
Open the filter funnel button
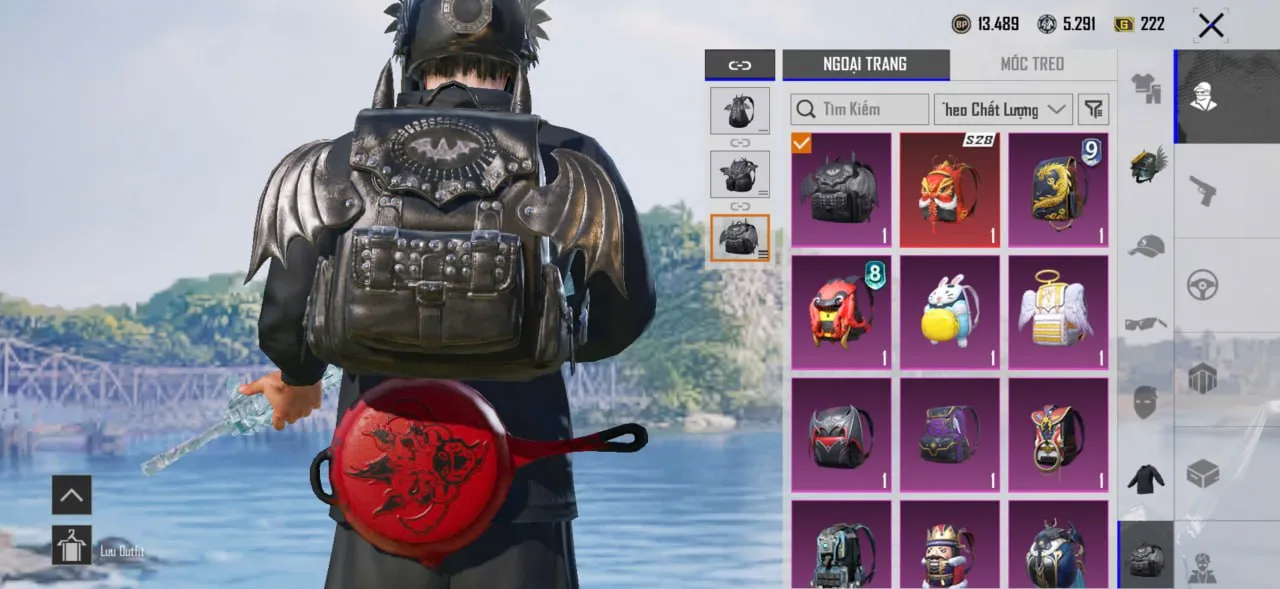pyautogui.click(x=1095, y=109)
